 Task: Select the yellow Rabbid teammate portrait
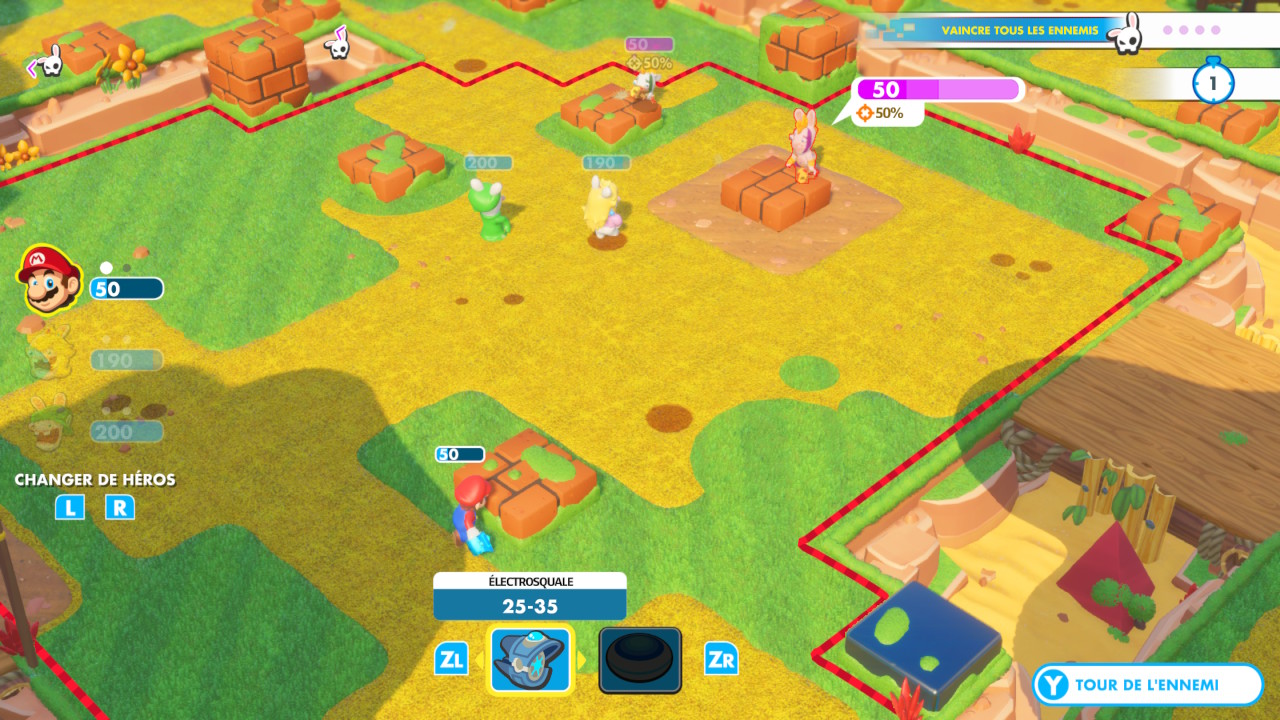click(40, 358)
